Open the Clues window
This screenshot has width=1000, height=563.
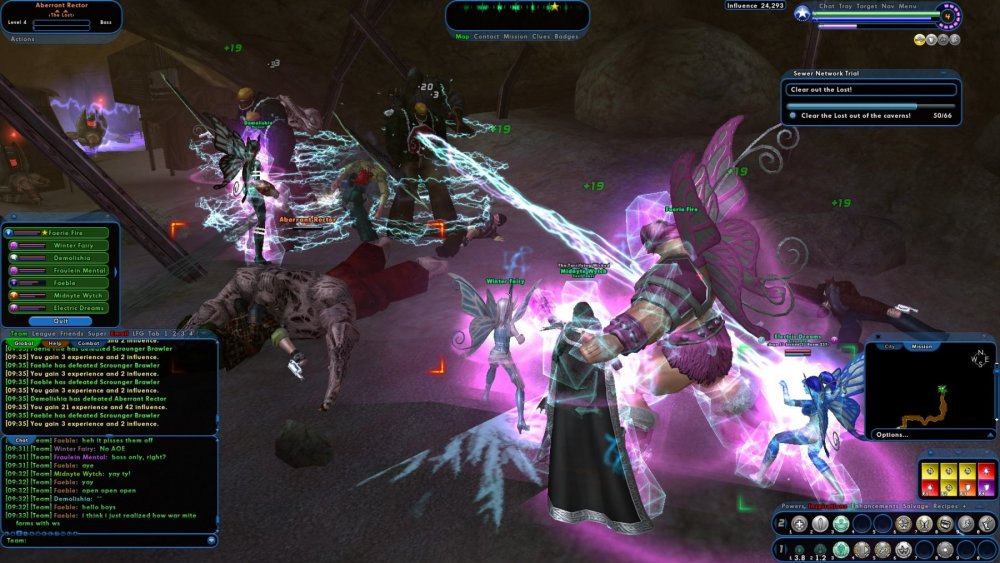click(x=541, y=36)
